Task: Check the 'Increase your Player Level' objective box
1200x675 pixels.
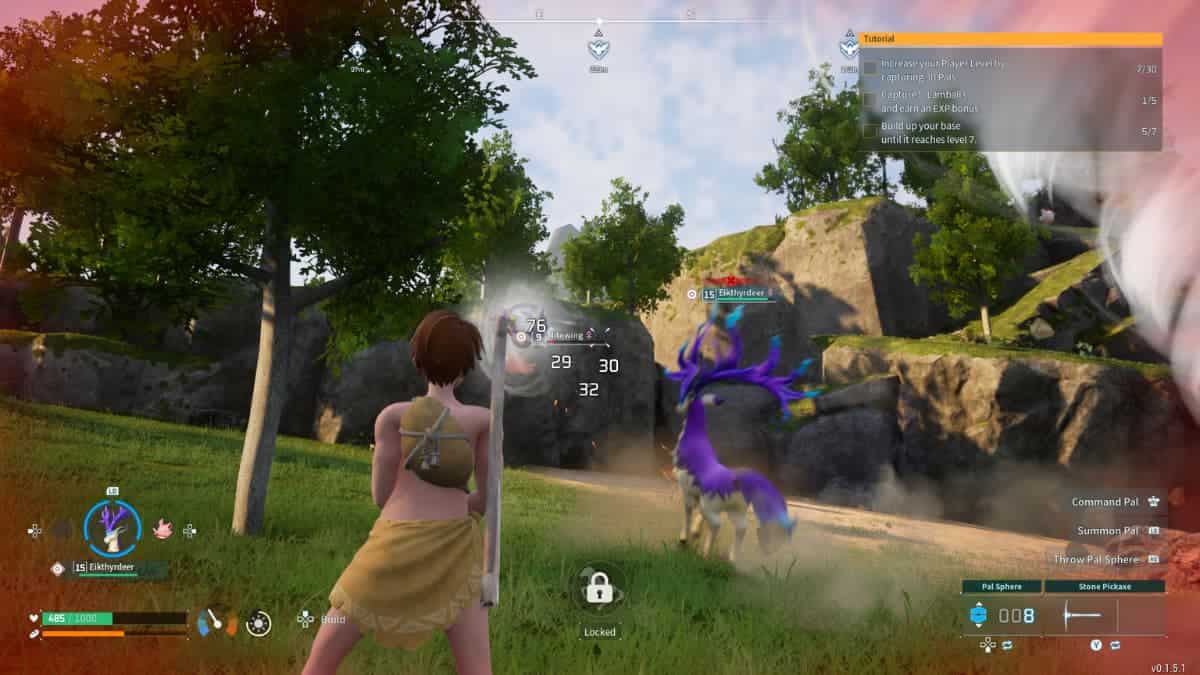Action: [870, 68]
